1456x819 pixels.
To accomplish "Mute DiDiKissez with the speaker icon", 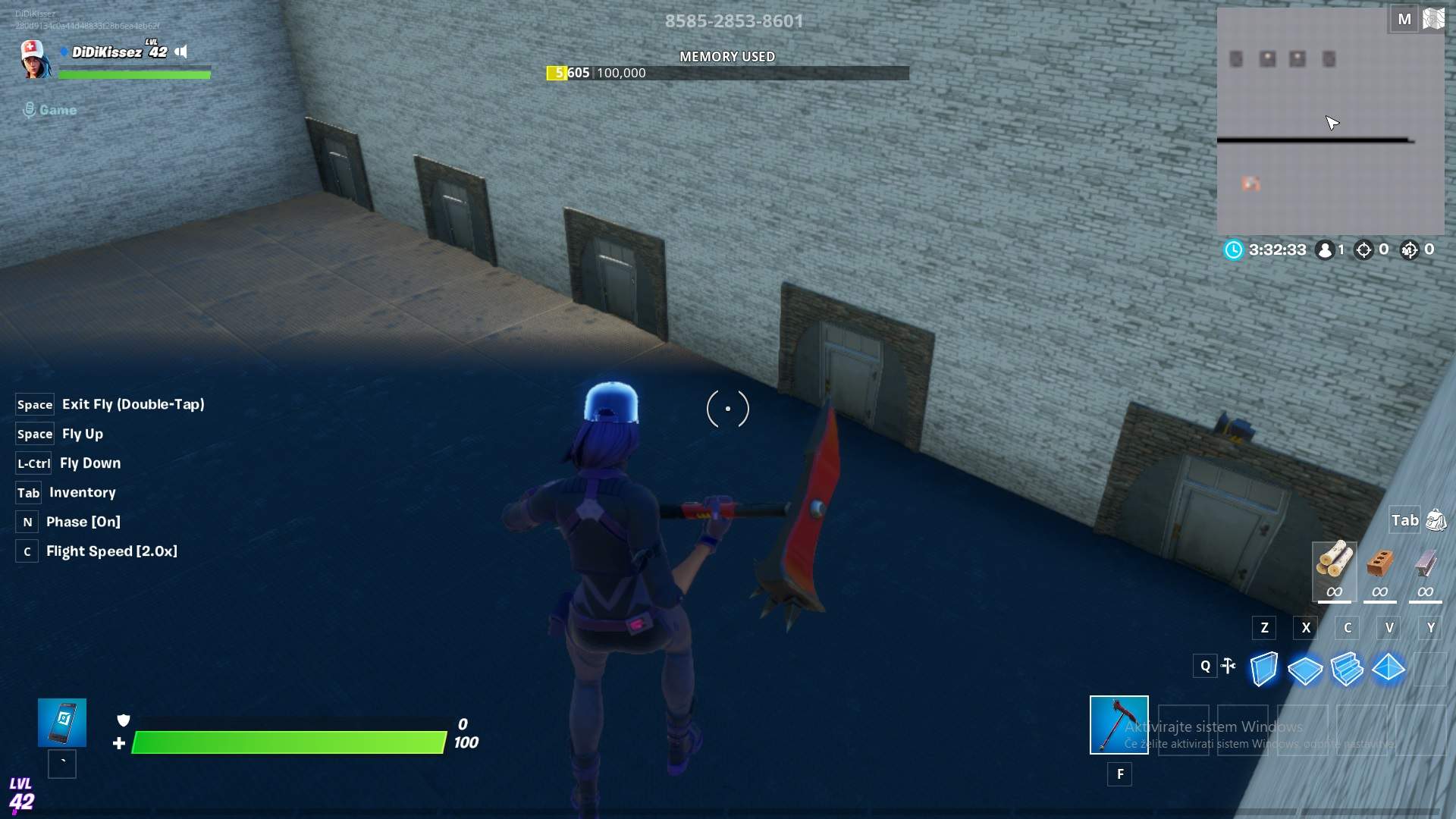I will pos(181,52).
